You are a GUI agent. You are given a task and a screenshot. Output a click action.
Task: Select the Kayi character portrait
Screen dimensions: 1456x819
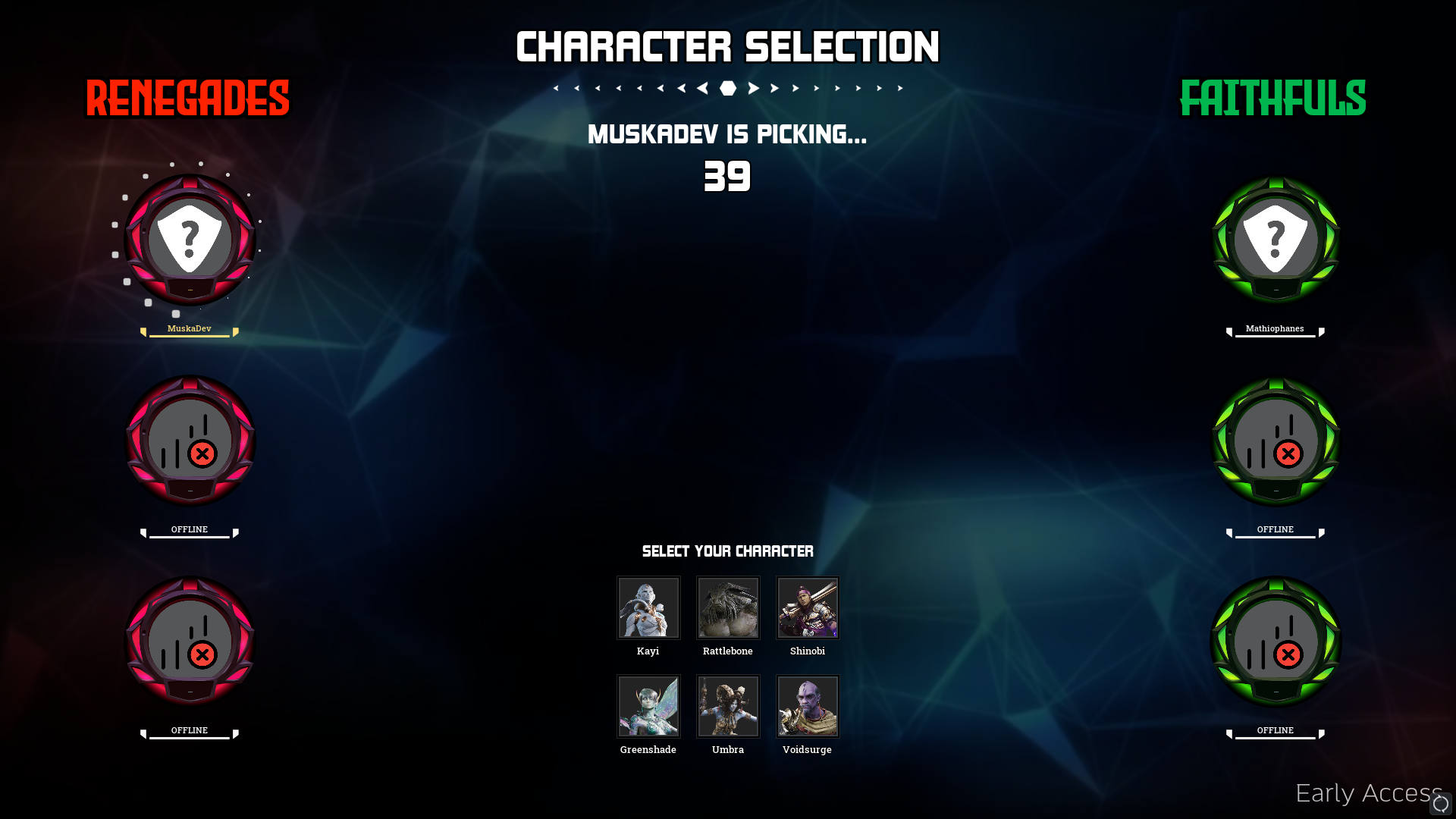click(648, 607)
